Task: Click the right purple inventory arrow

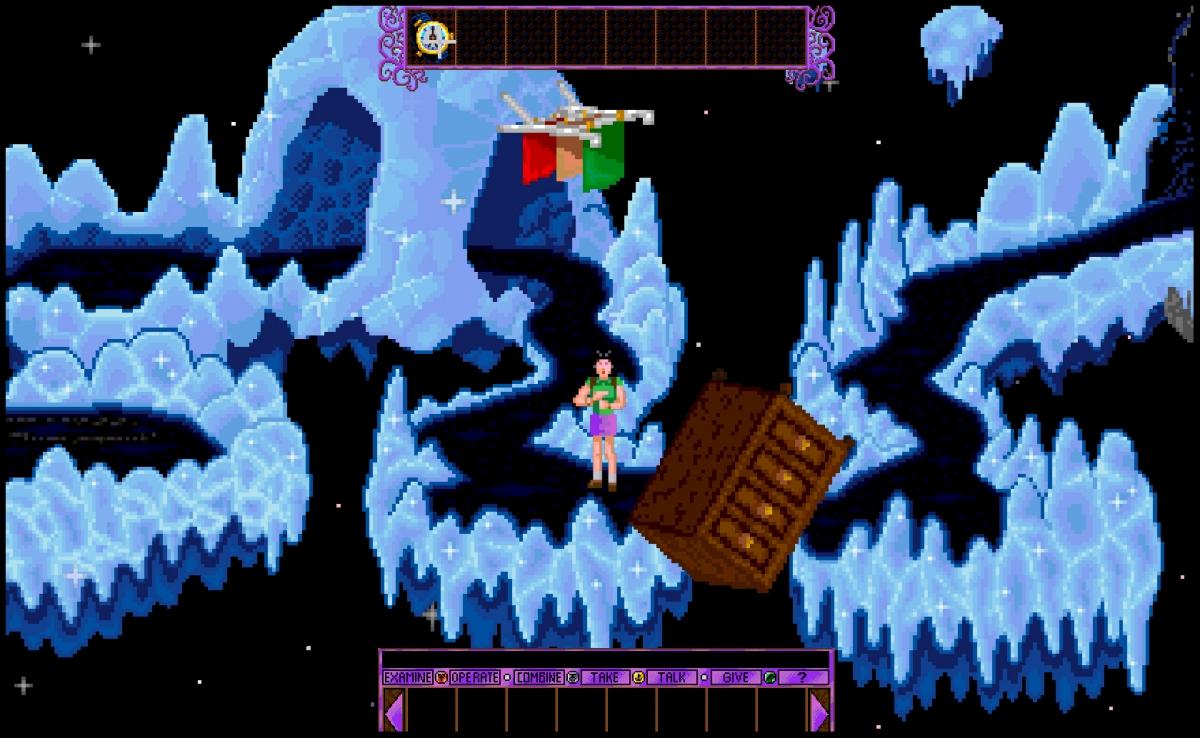Action: (x=820, y=710)
